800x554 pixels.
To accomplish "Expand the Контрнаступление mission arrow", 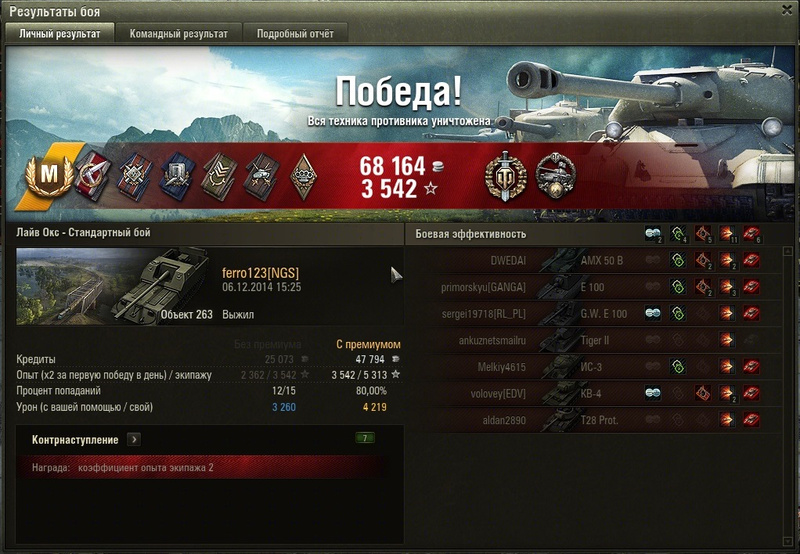I will (x=134, y=439).
